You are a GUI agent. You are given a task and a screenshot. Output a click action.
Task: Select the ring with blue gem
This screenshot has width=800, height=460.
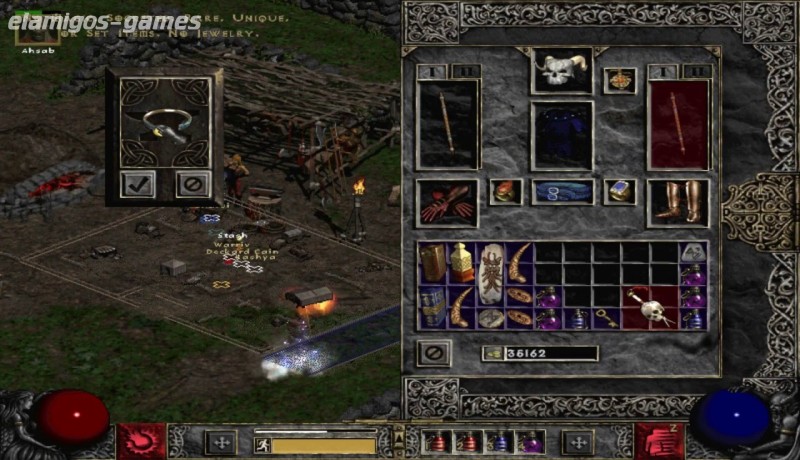point(619,192)
